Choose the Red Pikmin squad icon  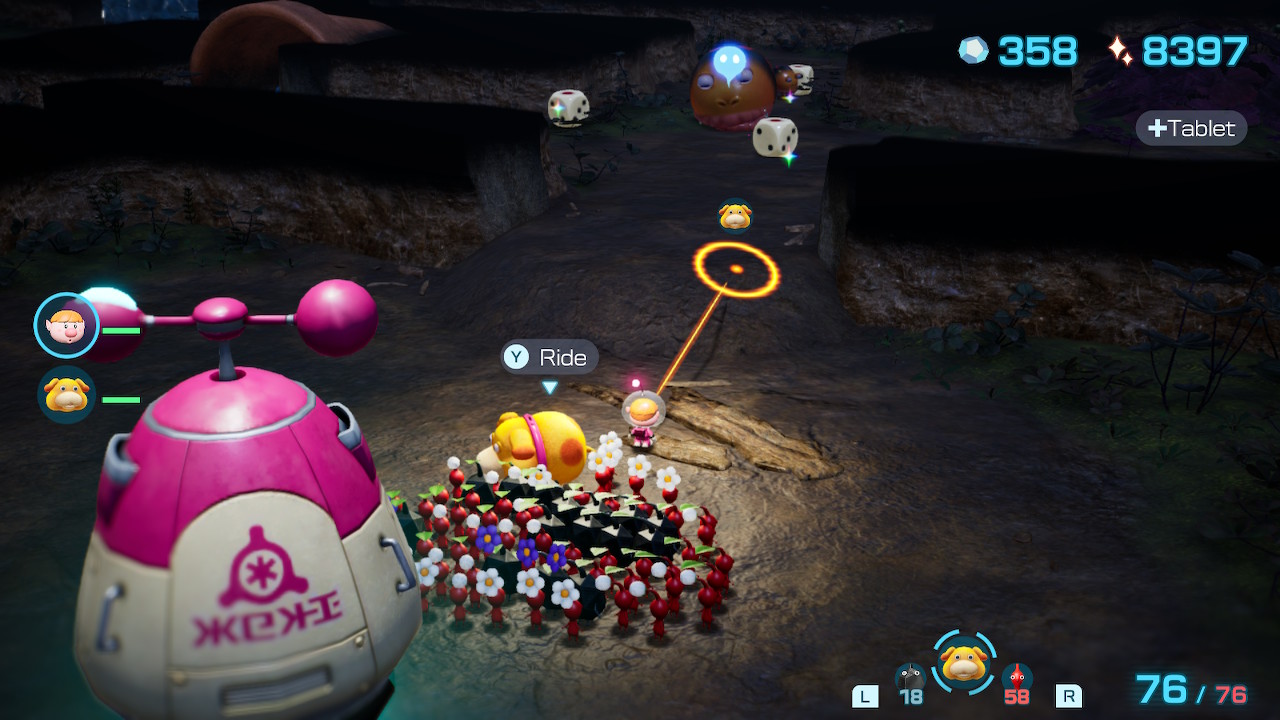pyautogui.click(x=1017, y=679)
